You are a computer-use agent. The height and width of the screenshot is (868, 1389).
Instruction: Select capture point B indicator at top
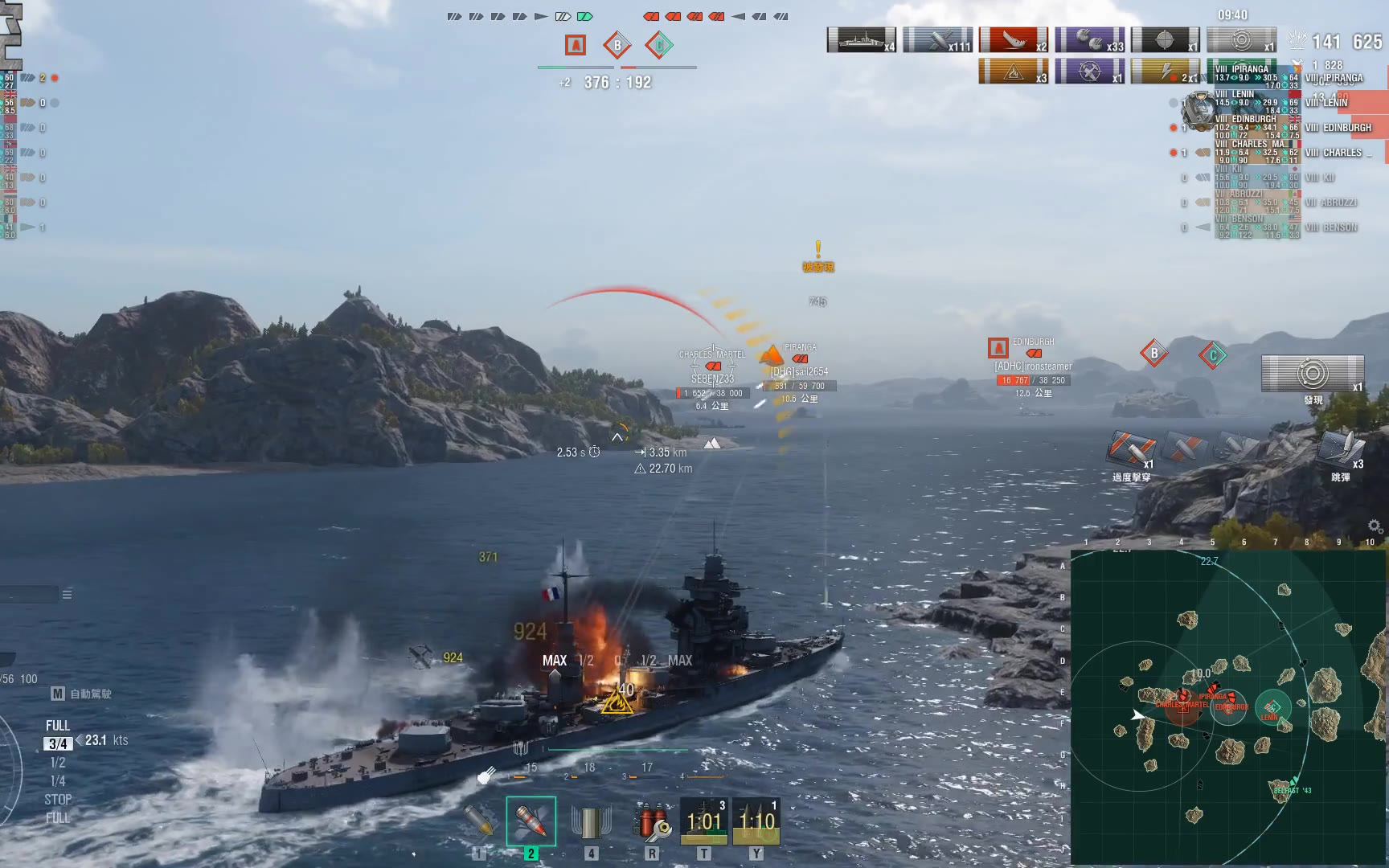[617, 45]
